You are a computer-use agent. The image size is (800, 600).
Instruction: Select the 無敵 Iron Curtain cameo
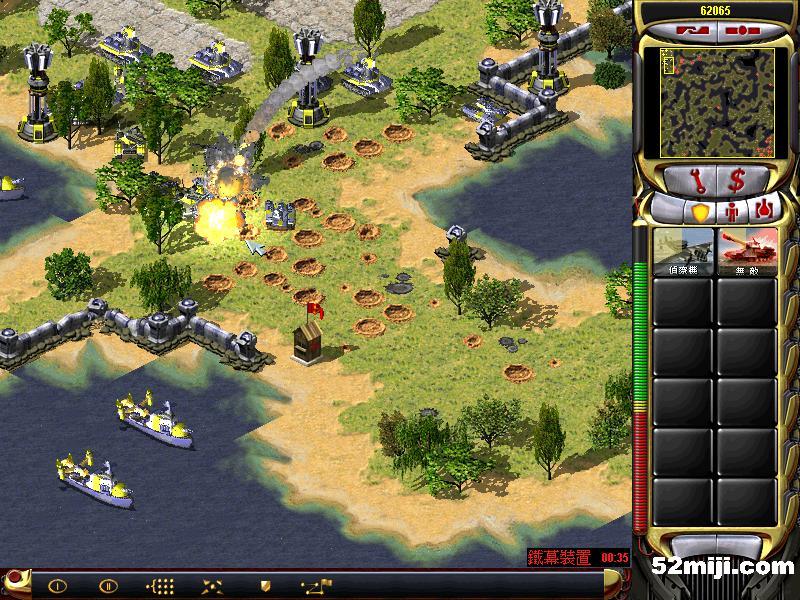click(x=746, y=251)
